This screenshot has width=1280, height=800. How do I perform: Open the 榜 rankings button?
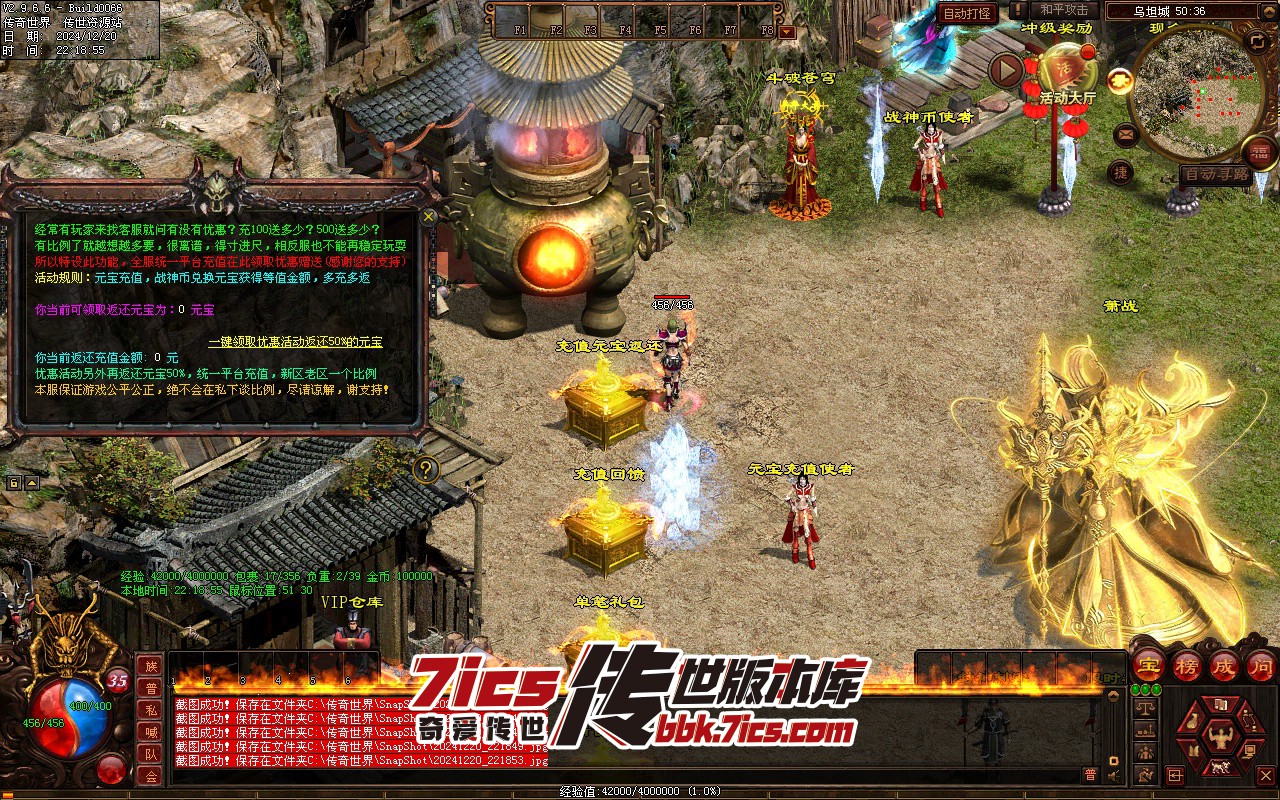coord(1187,665)
